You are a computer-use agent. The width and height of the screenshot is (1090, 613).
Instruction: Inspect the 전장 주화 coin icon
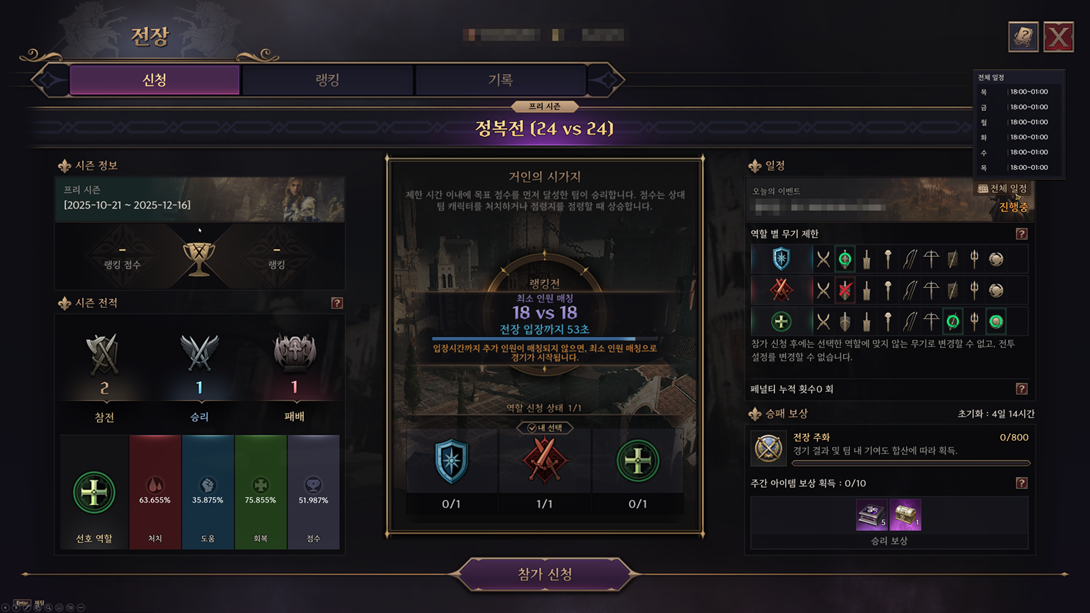(769, 449)
